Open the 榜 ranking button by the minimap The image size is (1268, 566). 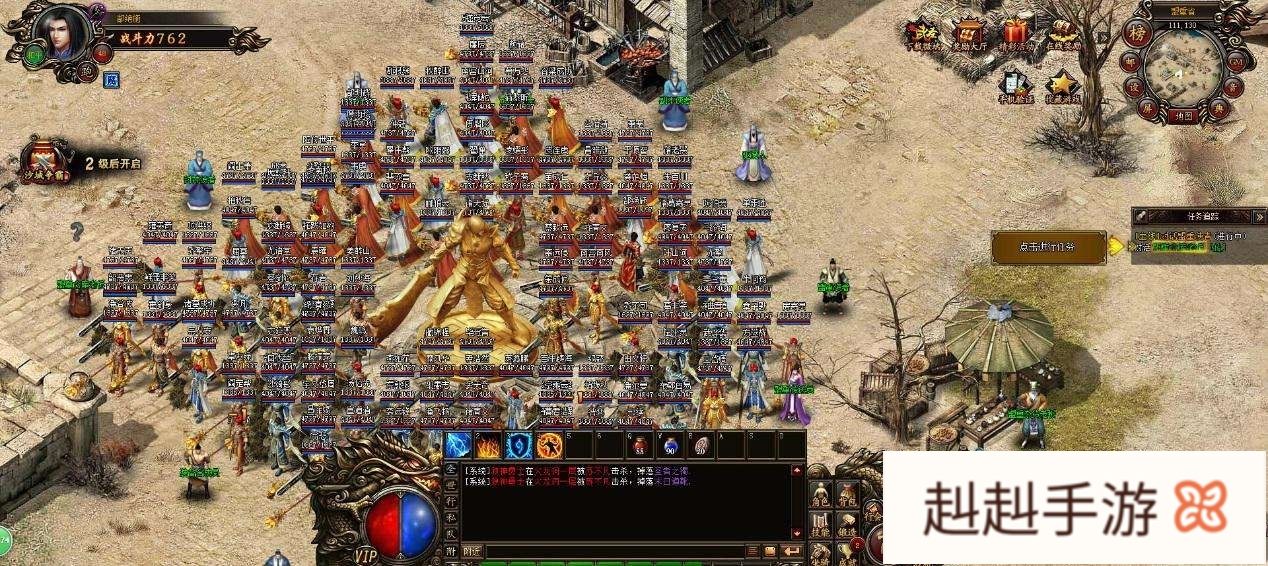pyautogui.click(x=1138, y=31)
